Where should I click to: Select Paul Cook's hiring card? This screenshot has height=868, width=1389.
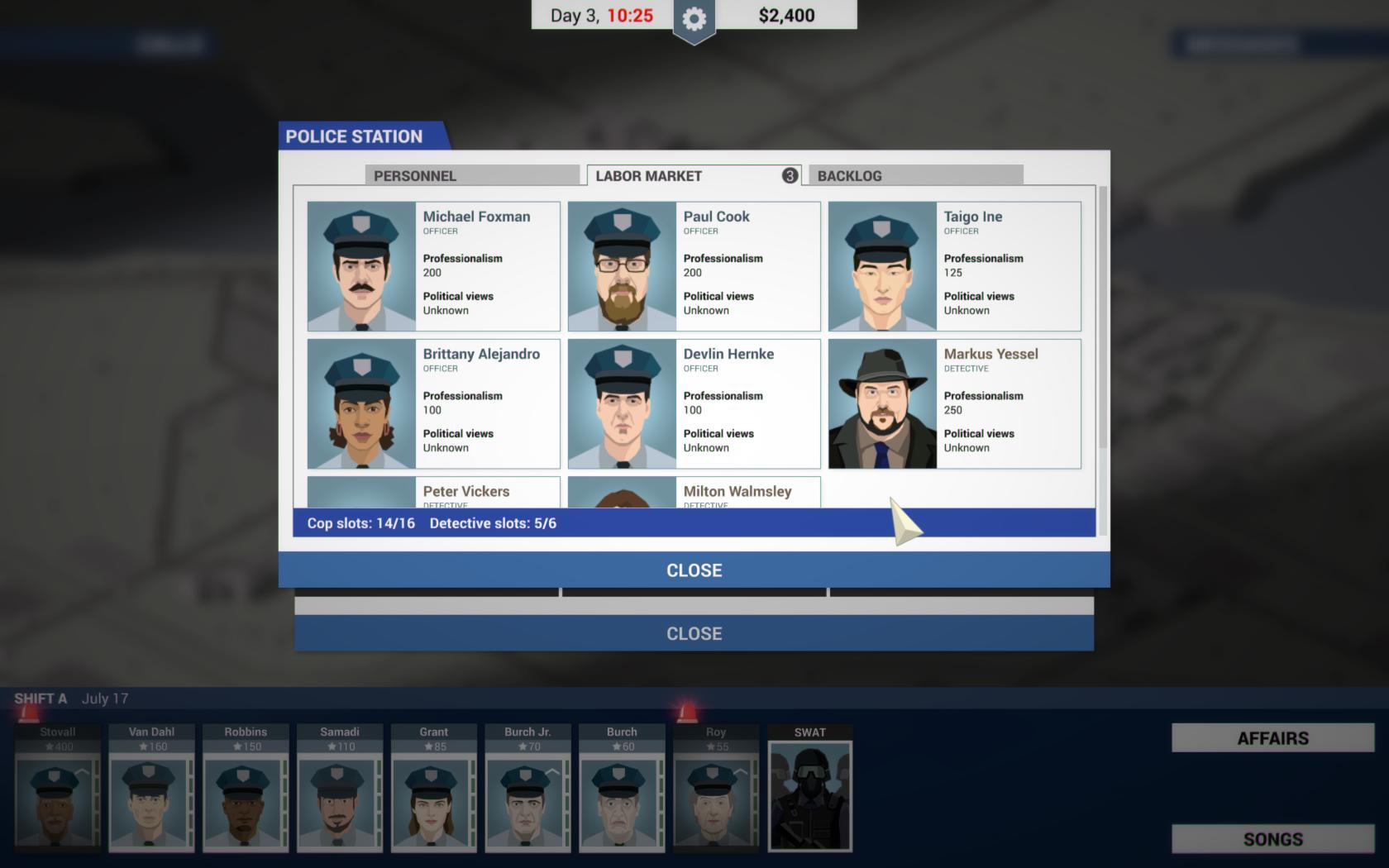click(694, 266)
